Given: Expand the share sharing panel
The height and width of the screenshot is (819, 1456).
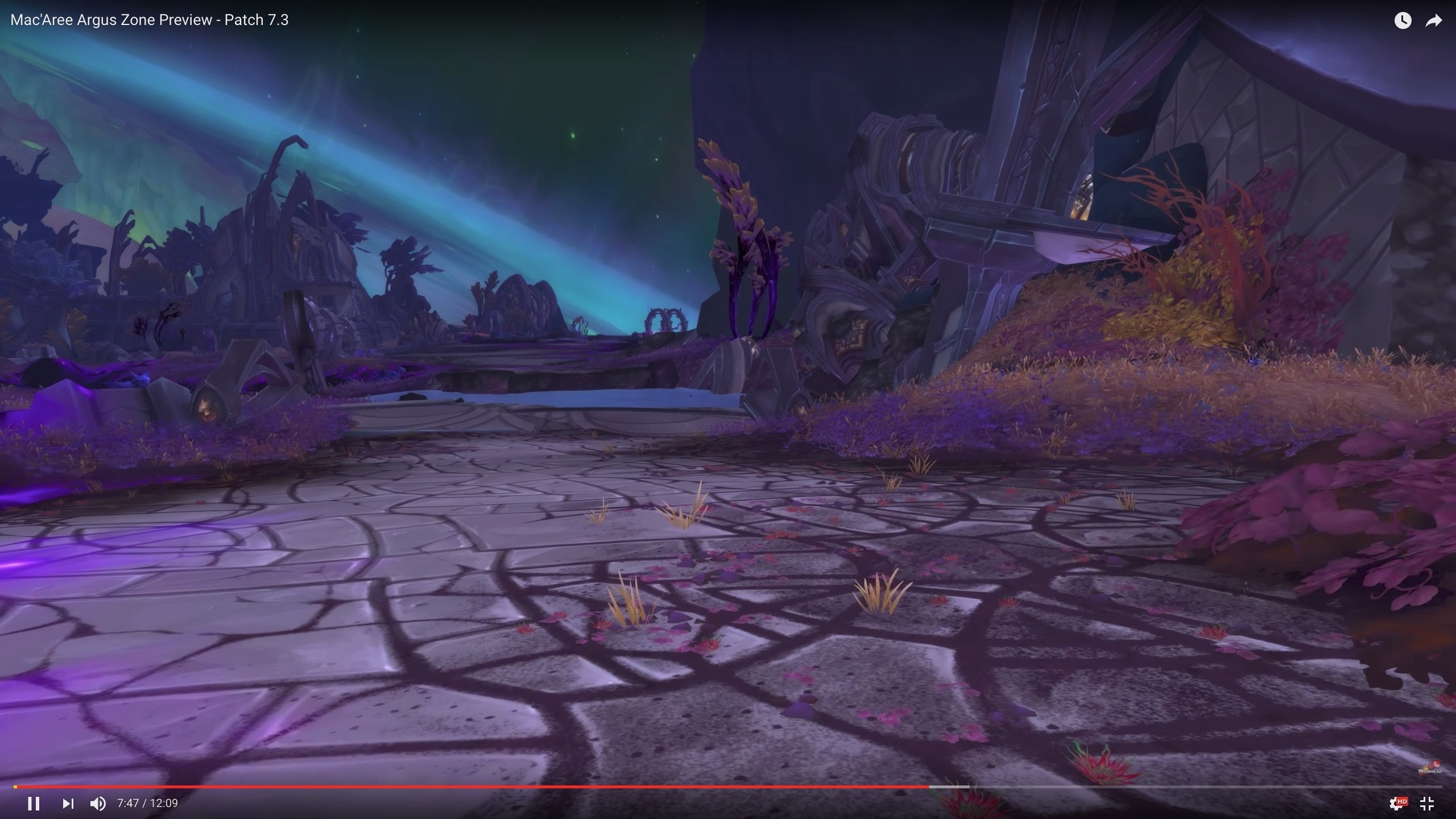Looking at the screenshot, I should pos(1433,20).
